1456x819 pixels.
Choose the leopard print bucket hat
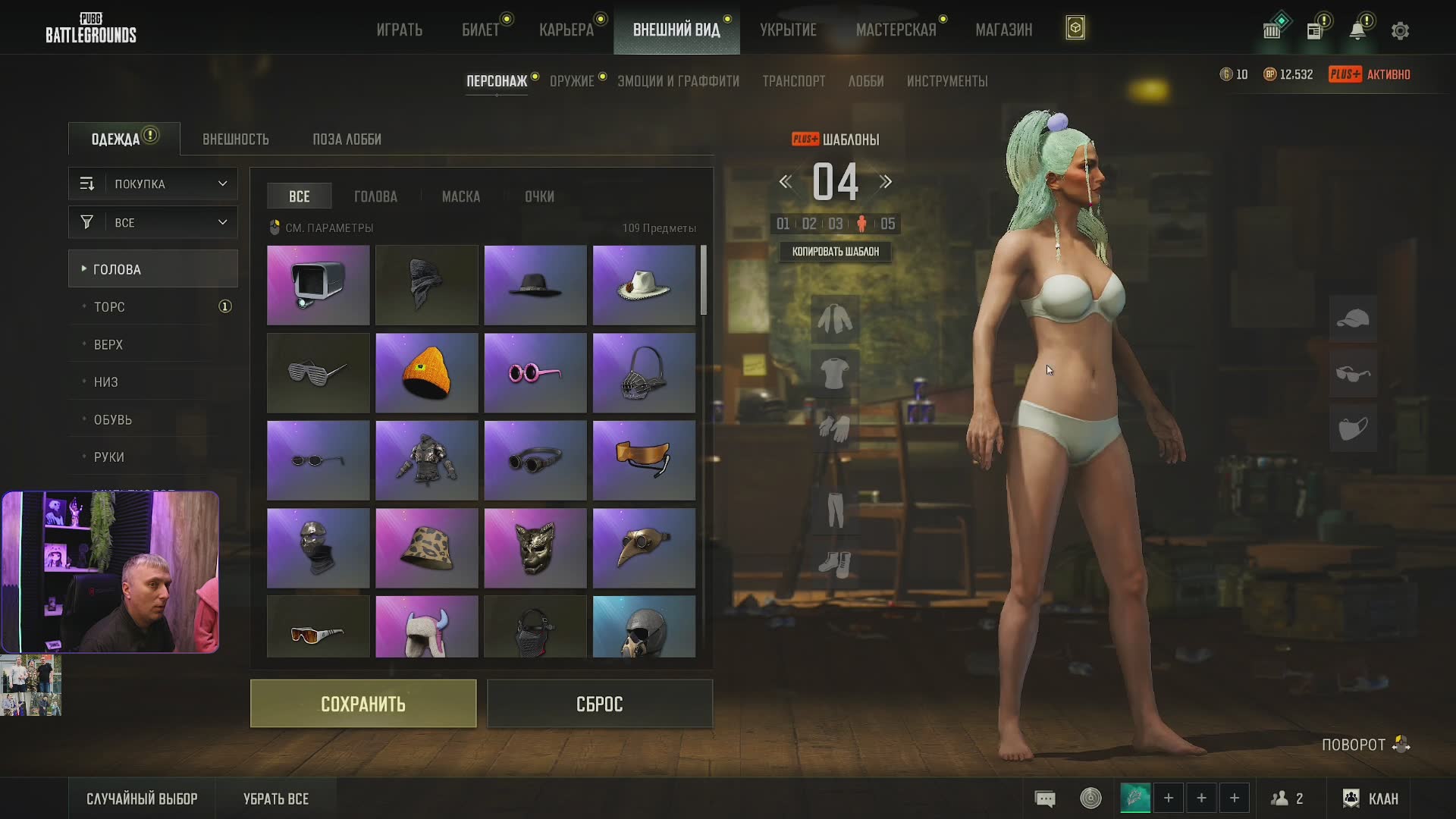click(x=427, y=548)
